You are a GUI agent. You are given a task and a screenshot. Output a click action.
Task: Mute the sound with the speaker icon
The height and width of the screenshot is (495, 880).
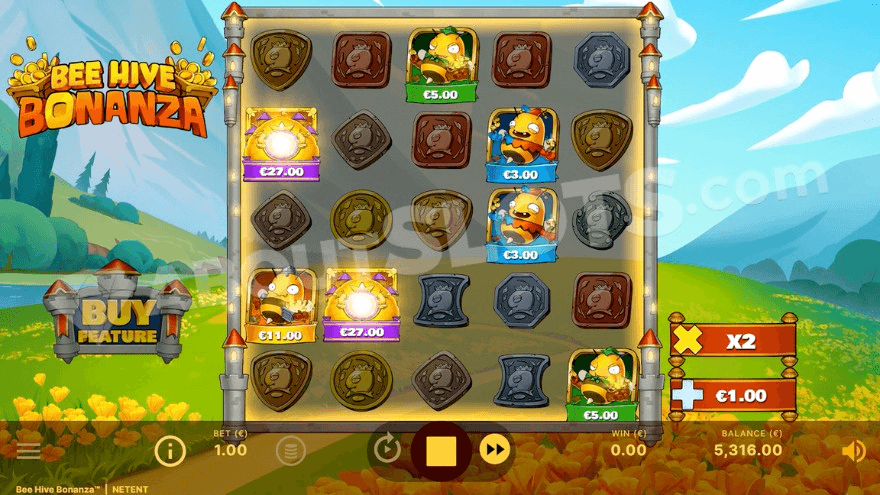coord(853,451)
